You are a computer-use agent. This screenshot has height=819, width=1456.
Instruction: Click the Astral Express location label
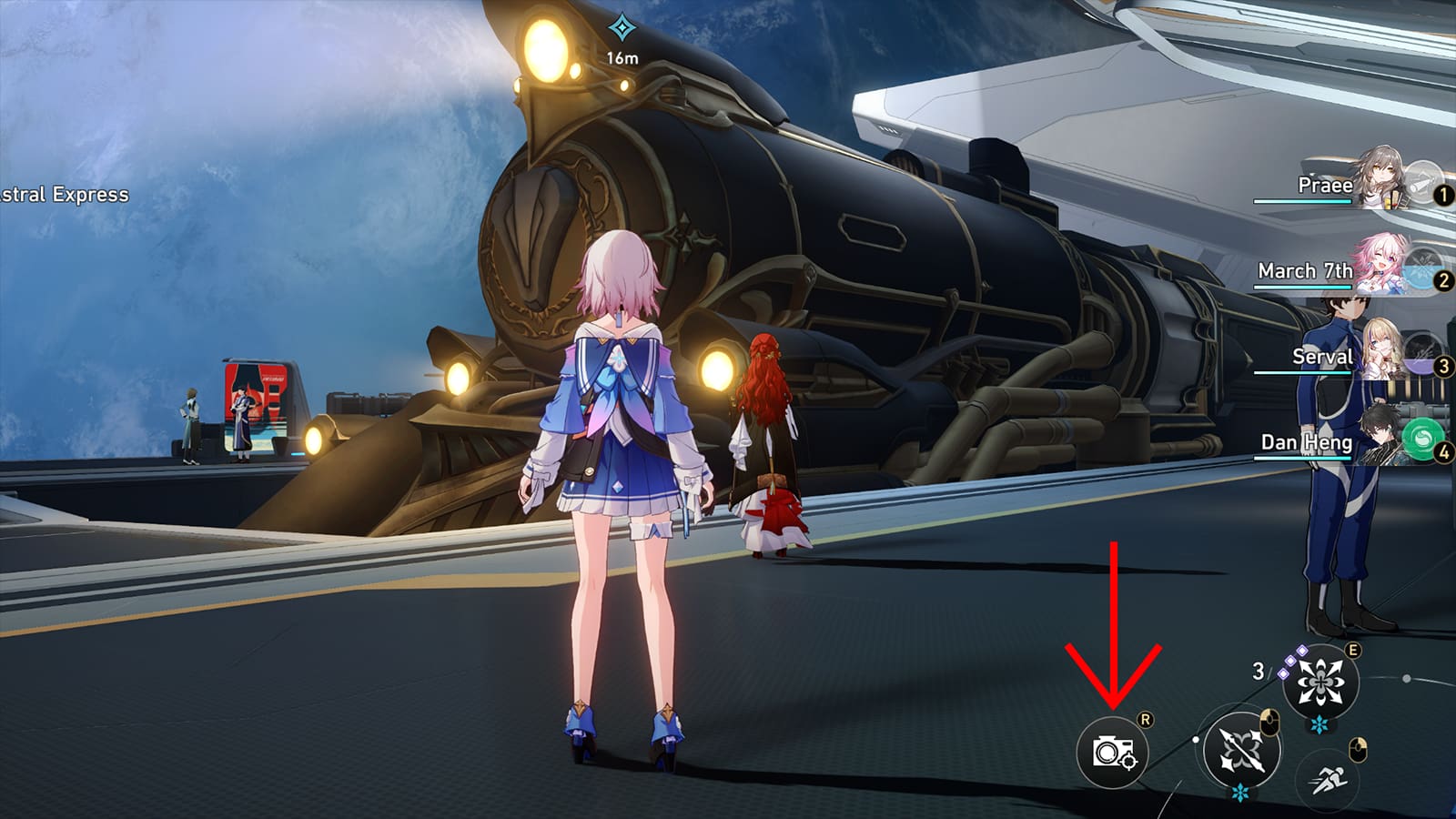64,194
